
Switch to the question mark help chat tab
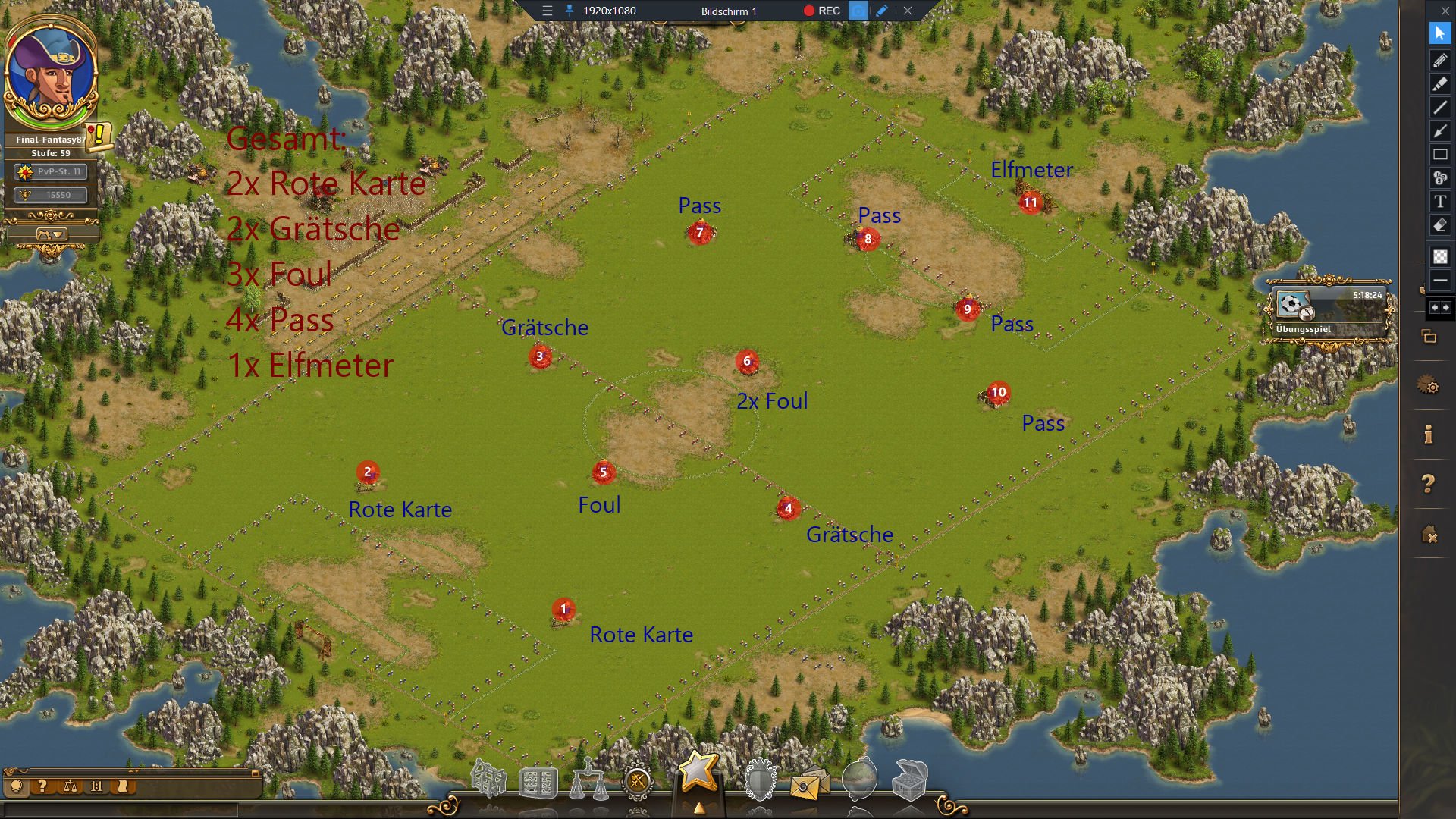coord(43,786)
